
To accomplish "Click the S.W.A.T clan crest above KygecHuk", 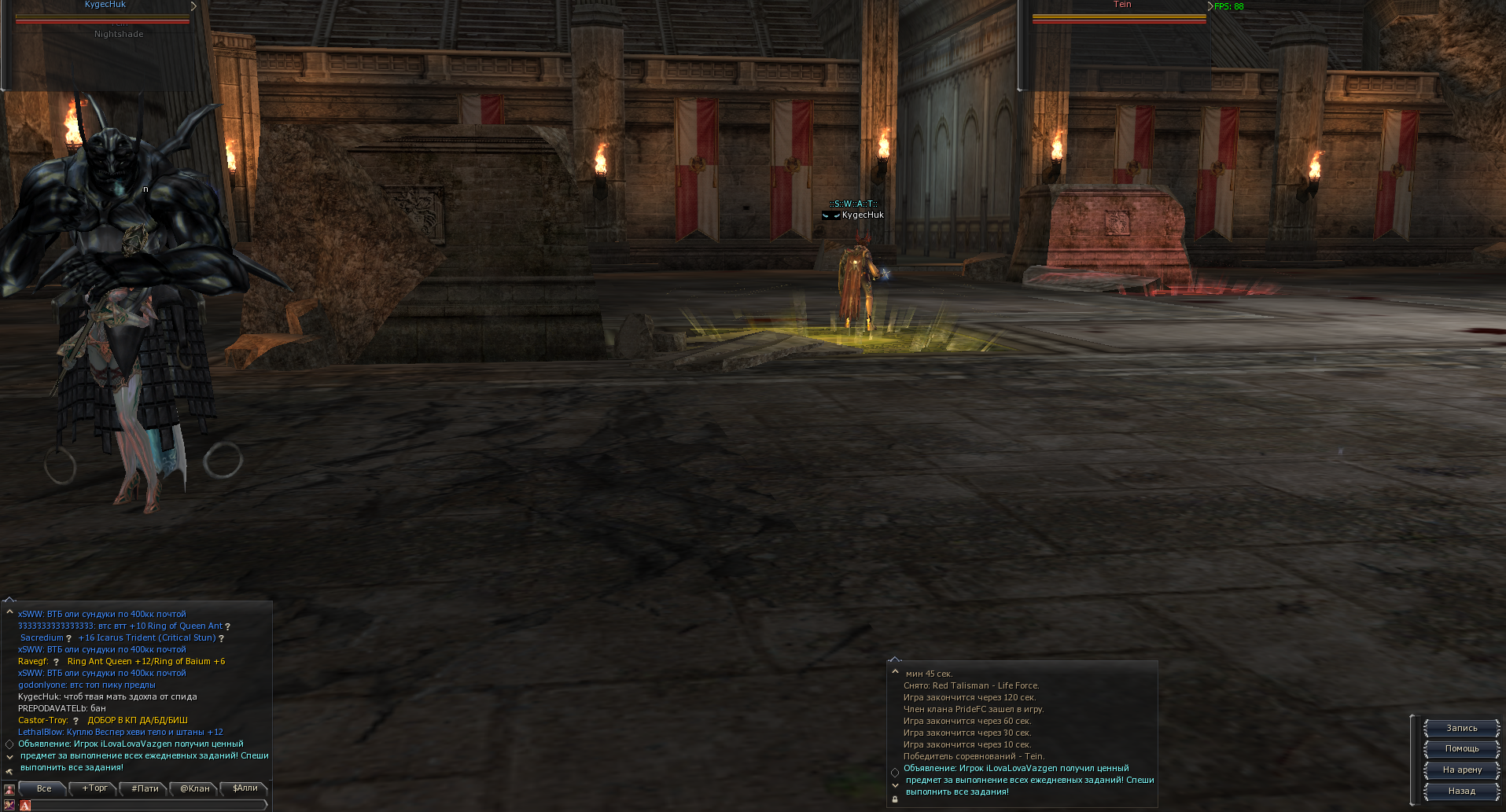I will tap(833, 215).
